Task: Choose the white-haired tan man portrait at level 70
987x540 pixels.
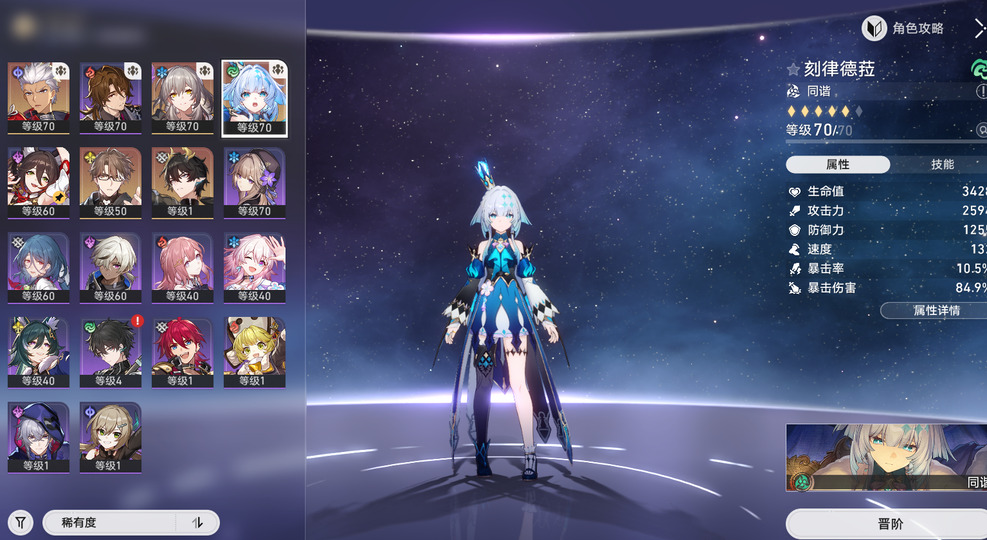Action: [x=38, y=98]
